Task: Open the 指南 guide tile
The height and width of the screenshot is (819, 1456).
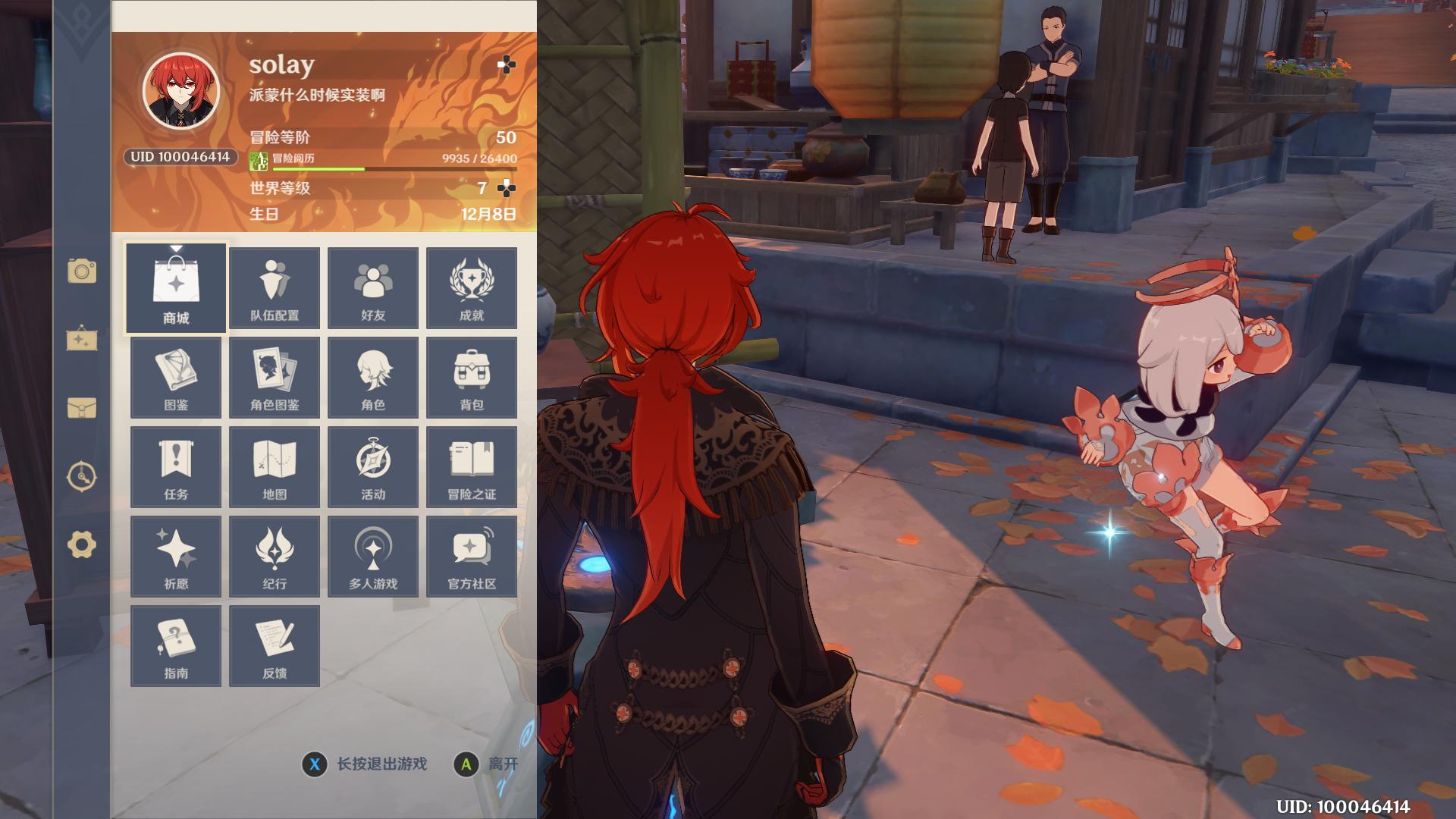Action: 176,646
